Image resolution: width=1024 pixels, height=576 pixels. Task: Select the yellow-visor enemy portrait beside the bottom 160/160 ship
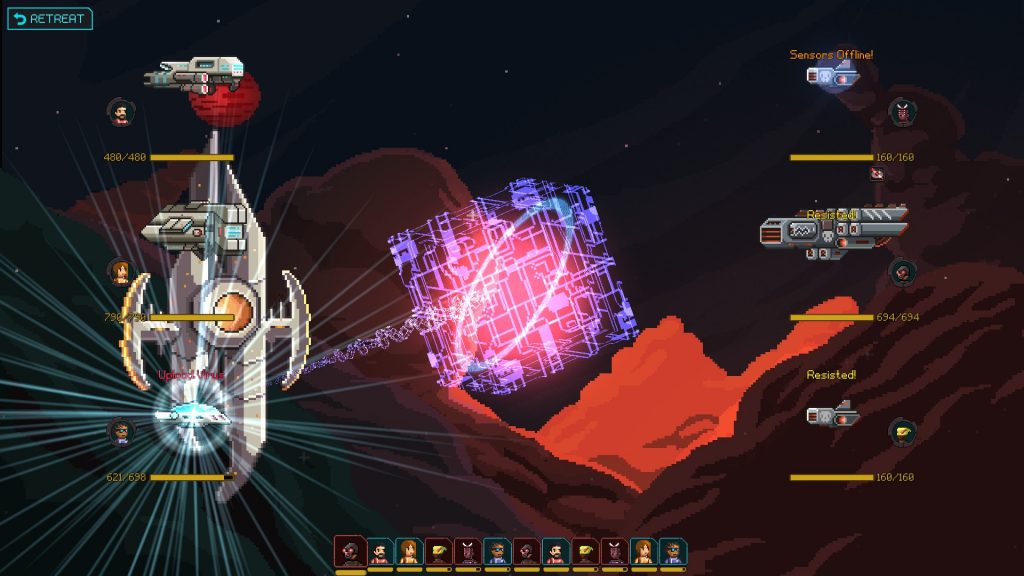tap(903, 432)
